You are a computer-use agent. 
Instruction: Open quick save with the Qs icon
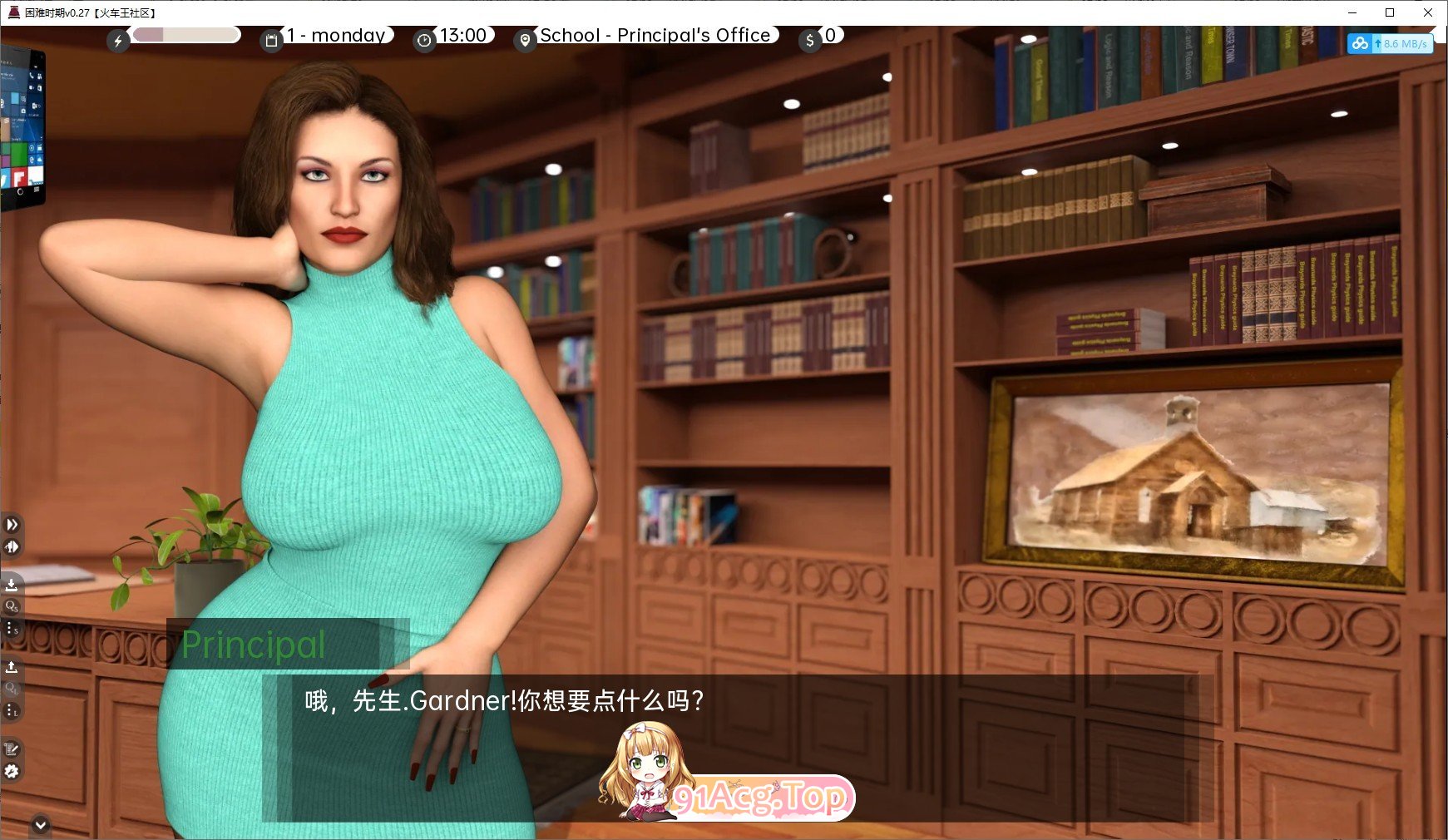click(12, 607)
